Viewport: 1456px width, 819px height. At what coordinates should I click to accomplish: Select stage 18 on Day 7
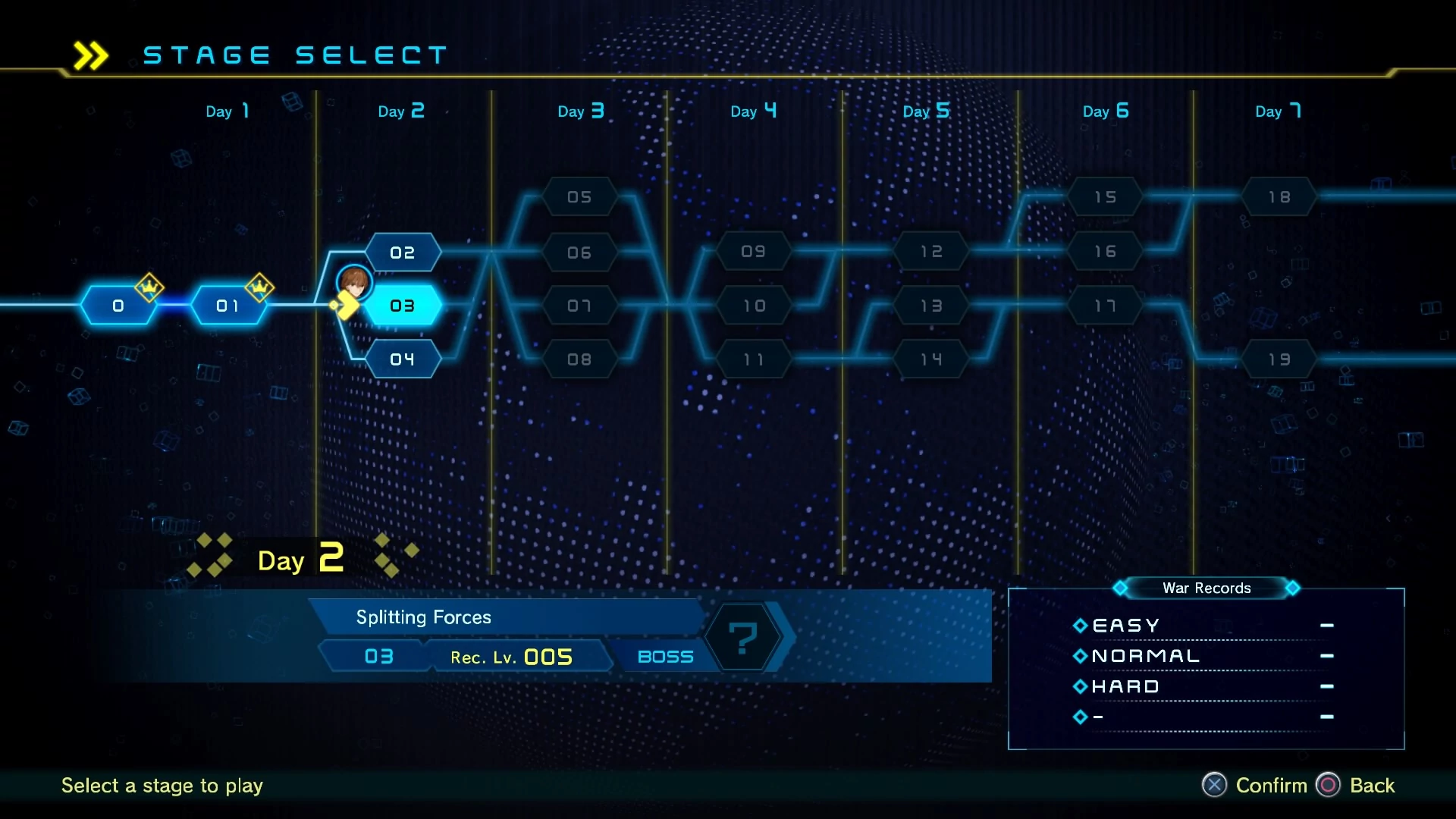tap(1279, 197)
